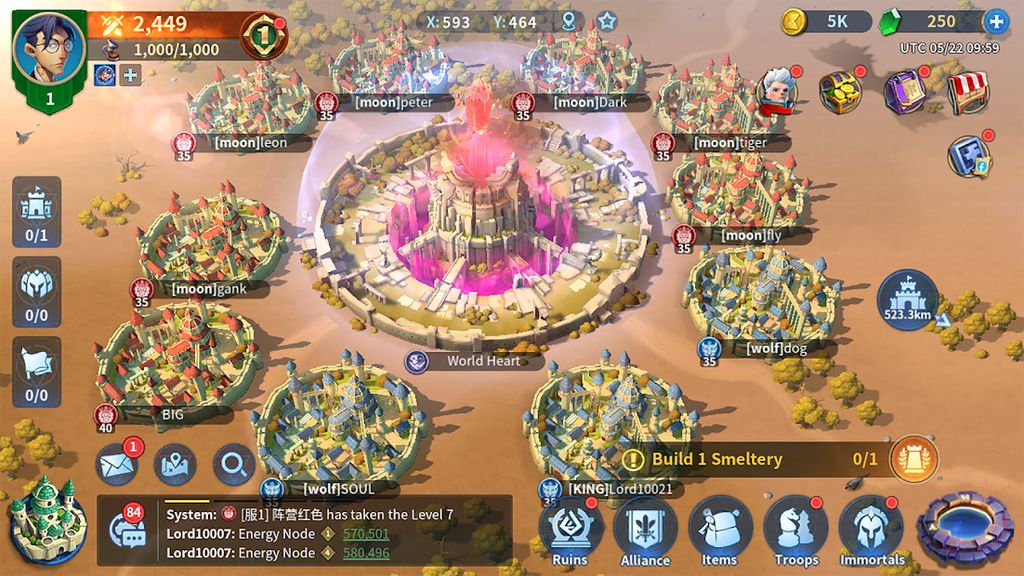Click energy node link 570,501 in chat

click(365, 534)
